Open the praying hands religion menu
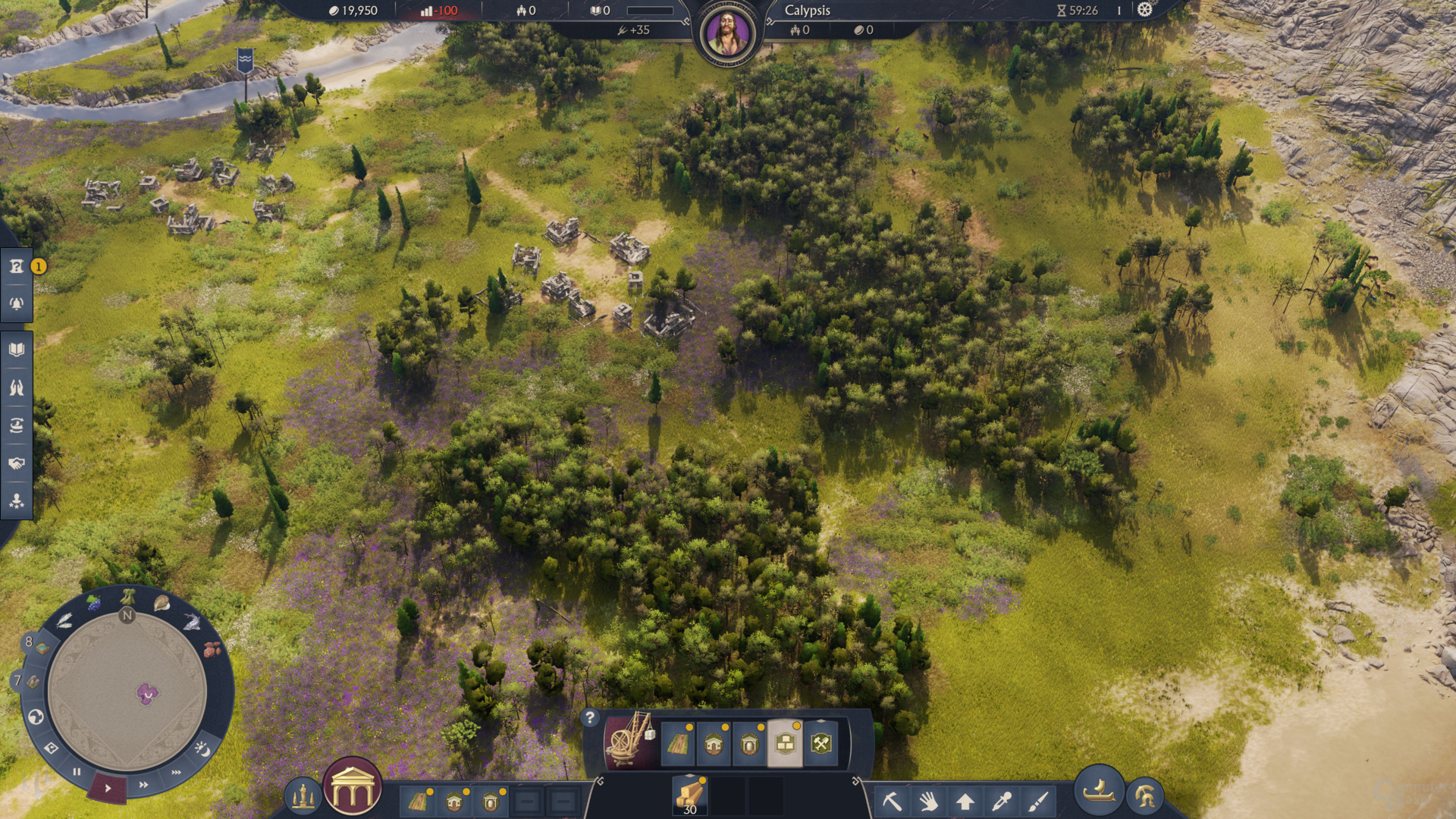 click(x=17, y=388)
